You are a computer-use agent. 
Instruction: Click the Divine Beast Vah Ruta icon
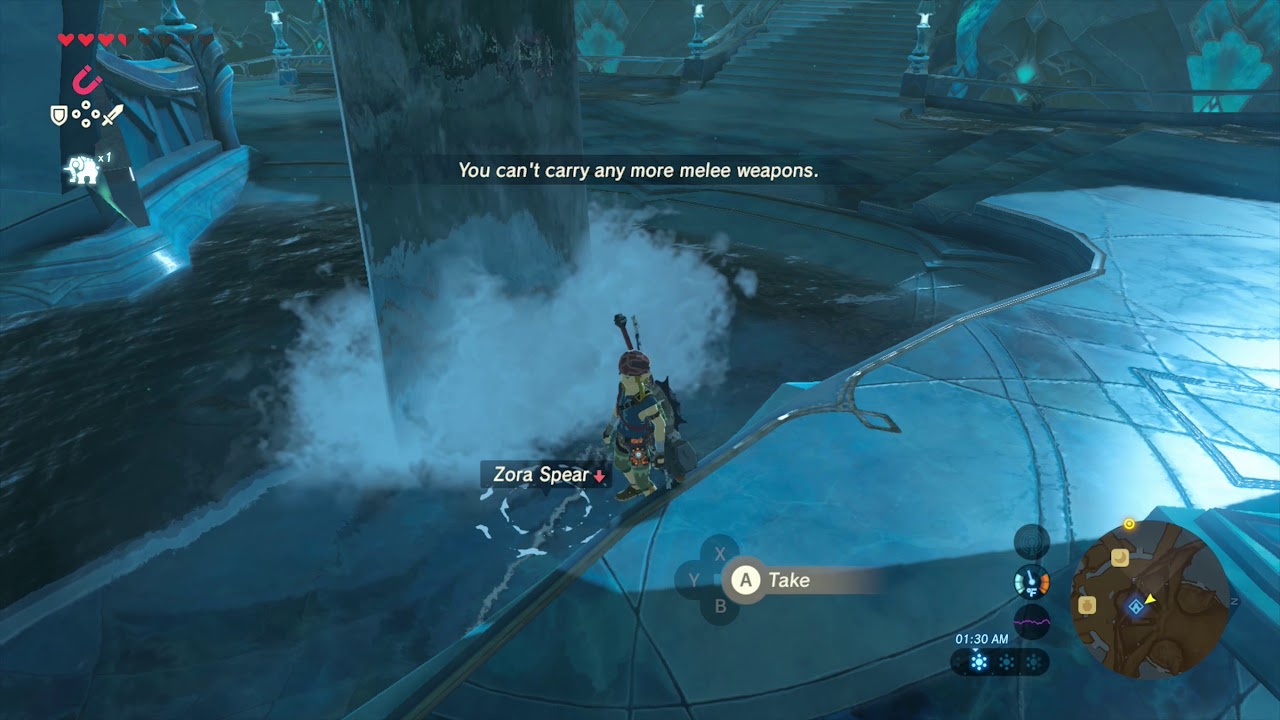coord(82,168)
